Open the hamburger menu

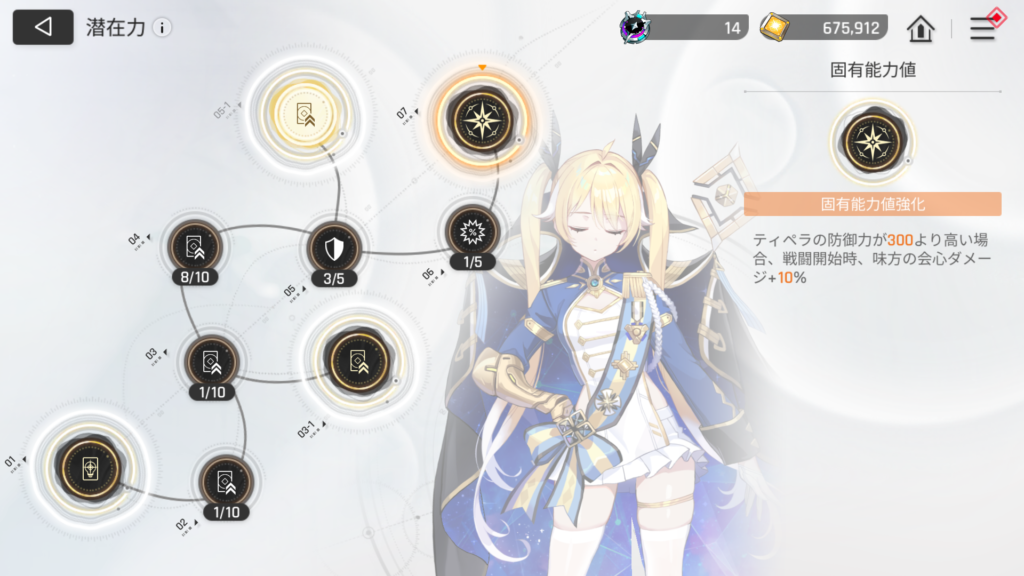pyautogui.click(x=983, y=29)
